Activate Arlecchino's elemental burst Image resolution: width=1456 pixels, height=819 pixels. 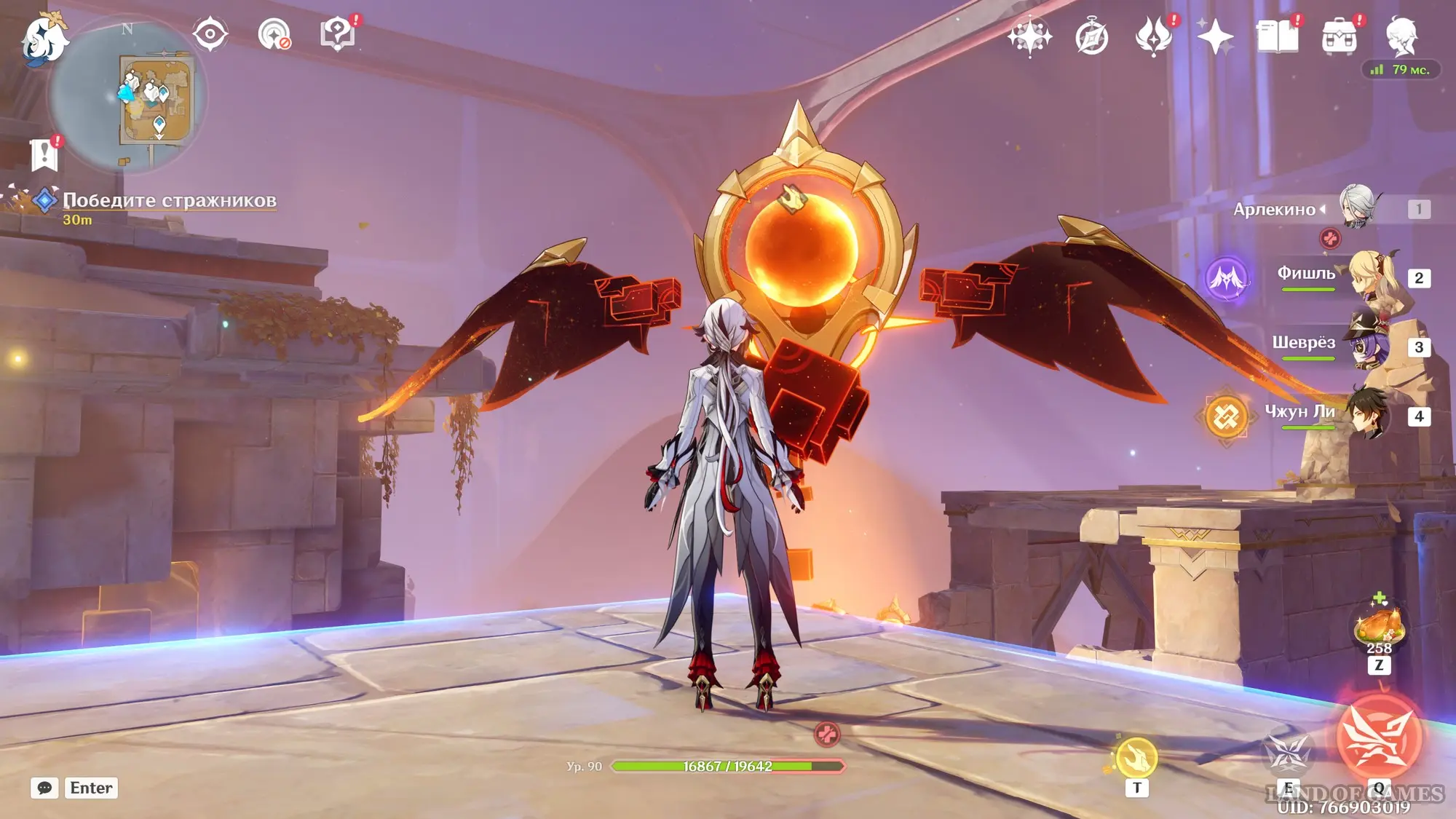coord(1378,737)
